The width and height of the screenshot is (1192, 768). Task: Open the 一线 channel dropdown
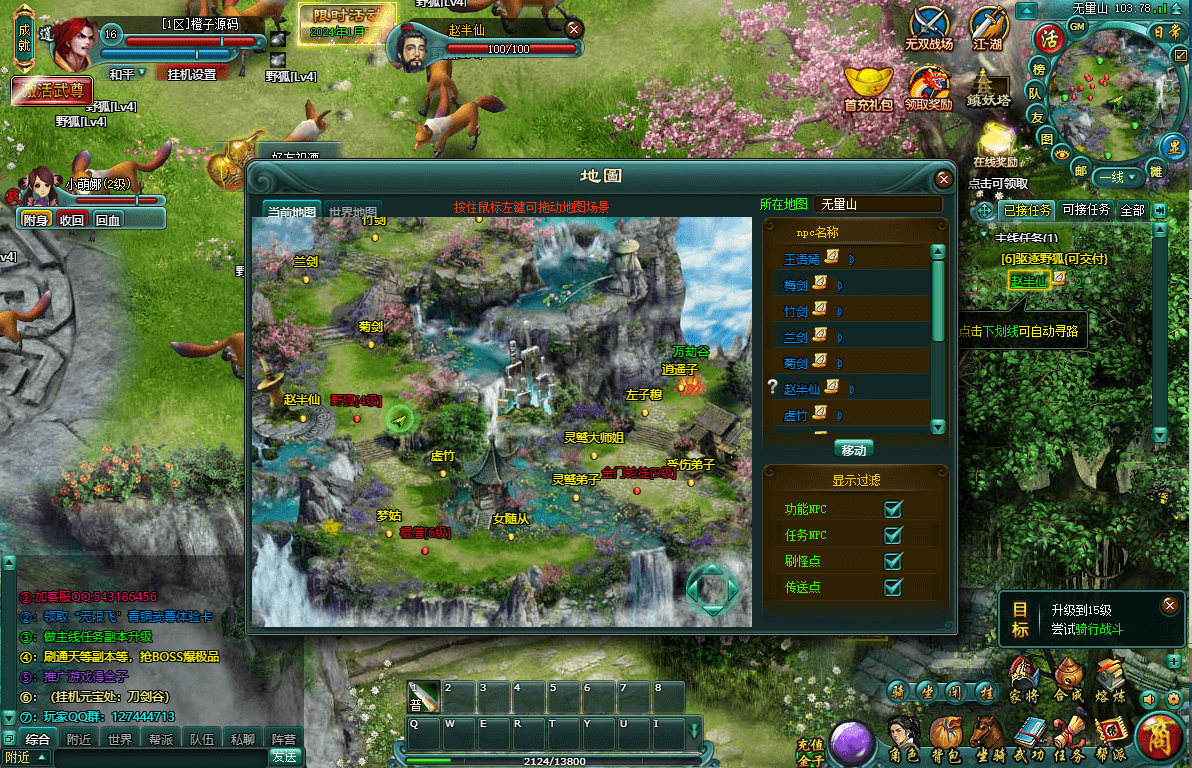point(1117,177)
